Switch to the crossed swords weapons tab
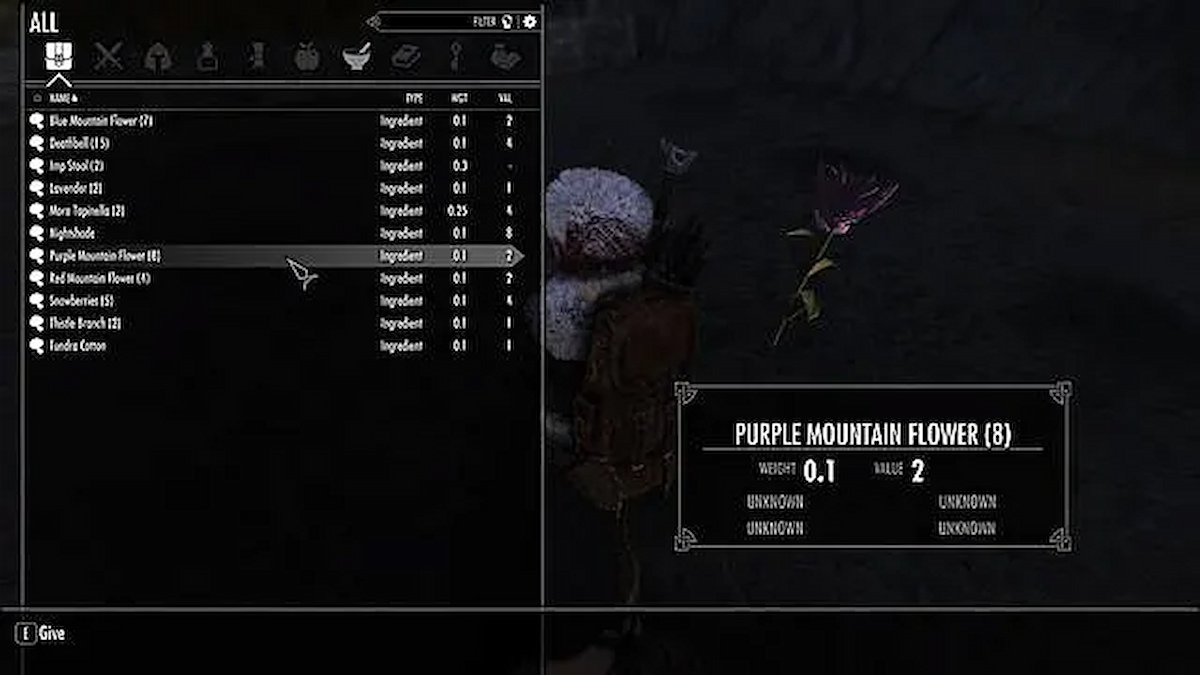The image size is (1200, 675). [108, 57]
